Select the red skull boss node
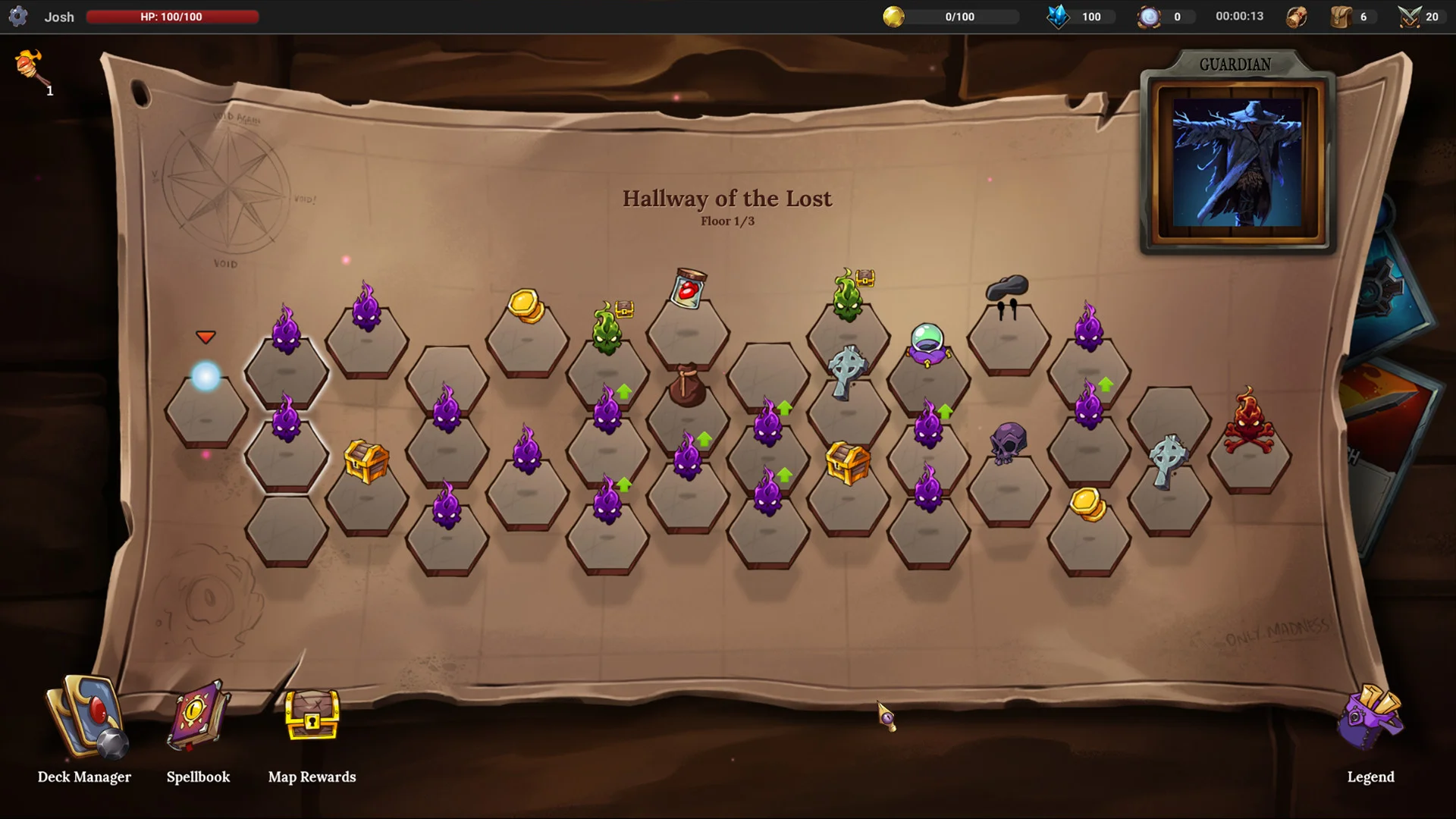 tap(1249, 425)
